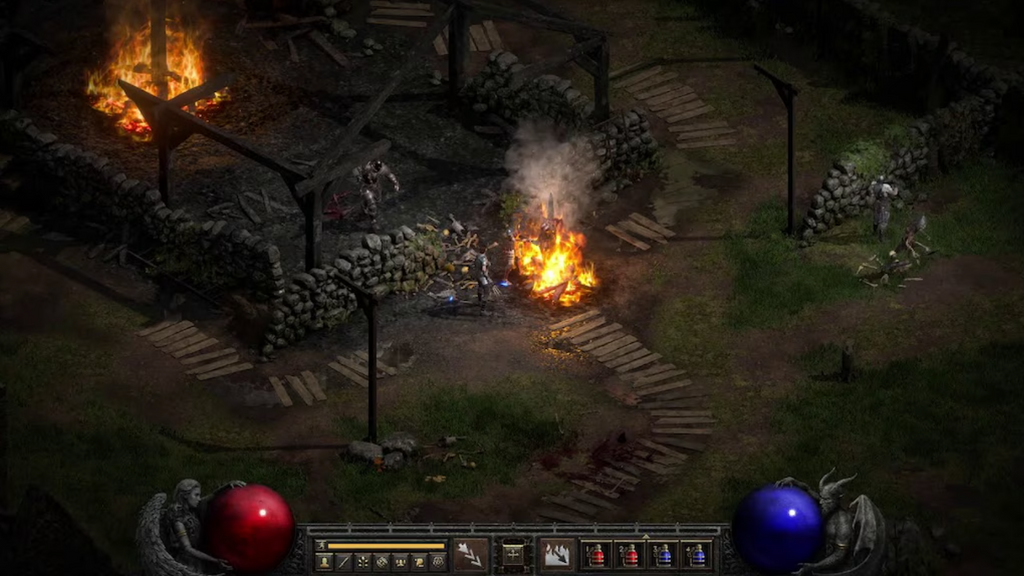Screen dimensions: 1024x576
Task: Use the blue potion in belt slot 4
Action: tap(696, 555)
